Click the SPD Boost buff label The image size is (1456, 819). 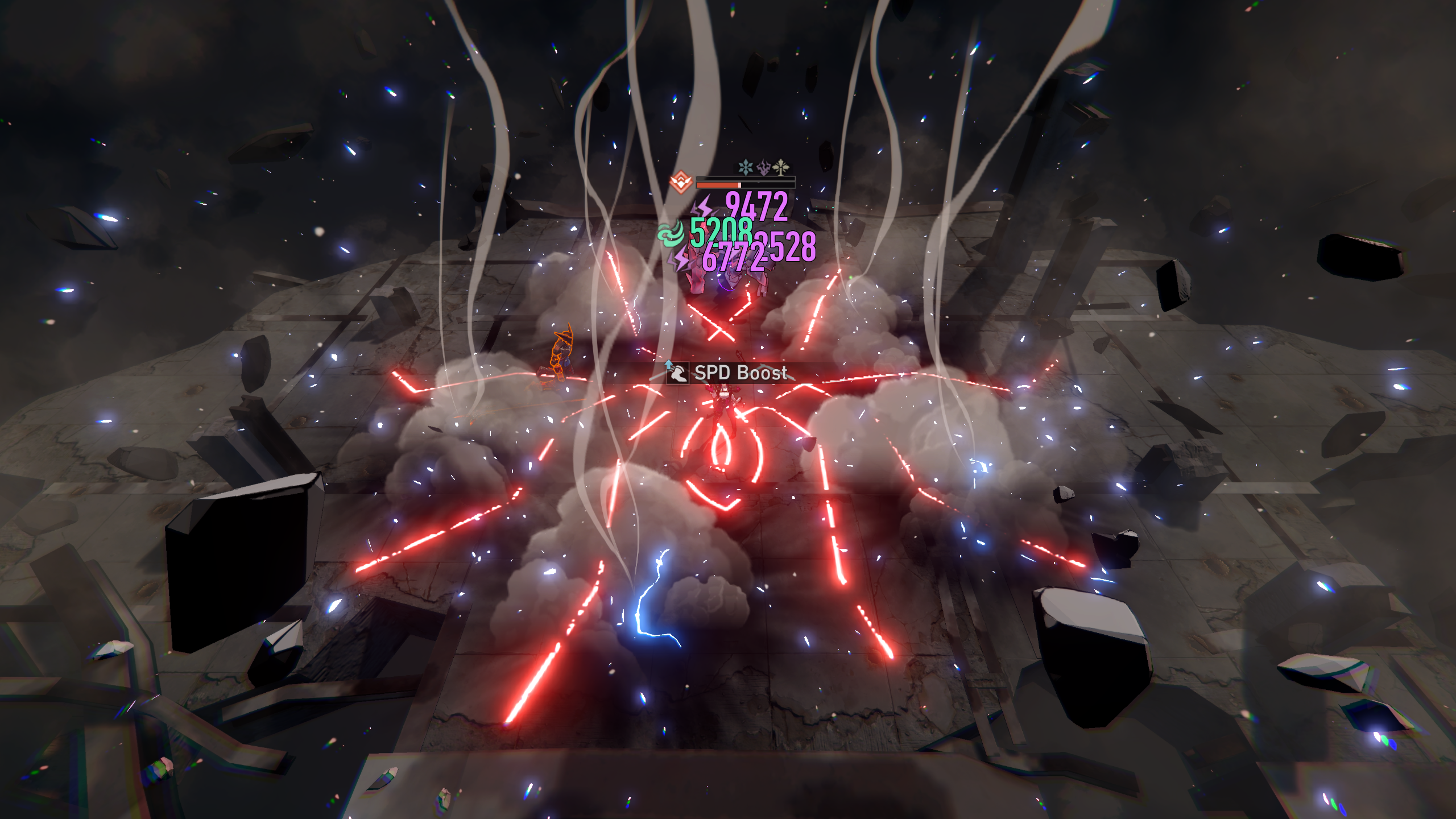click(x=739, y=373)
